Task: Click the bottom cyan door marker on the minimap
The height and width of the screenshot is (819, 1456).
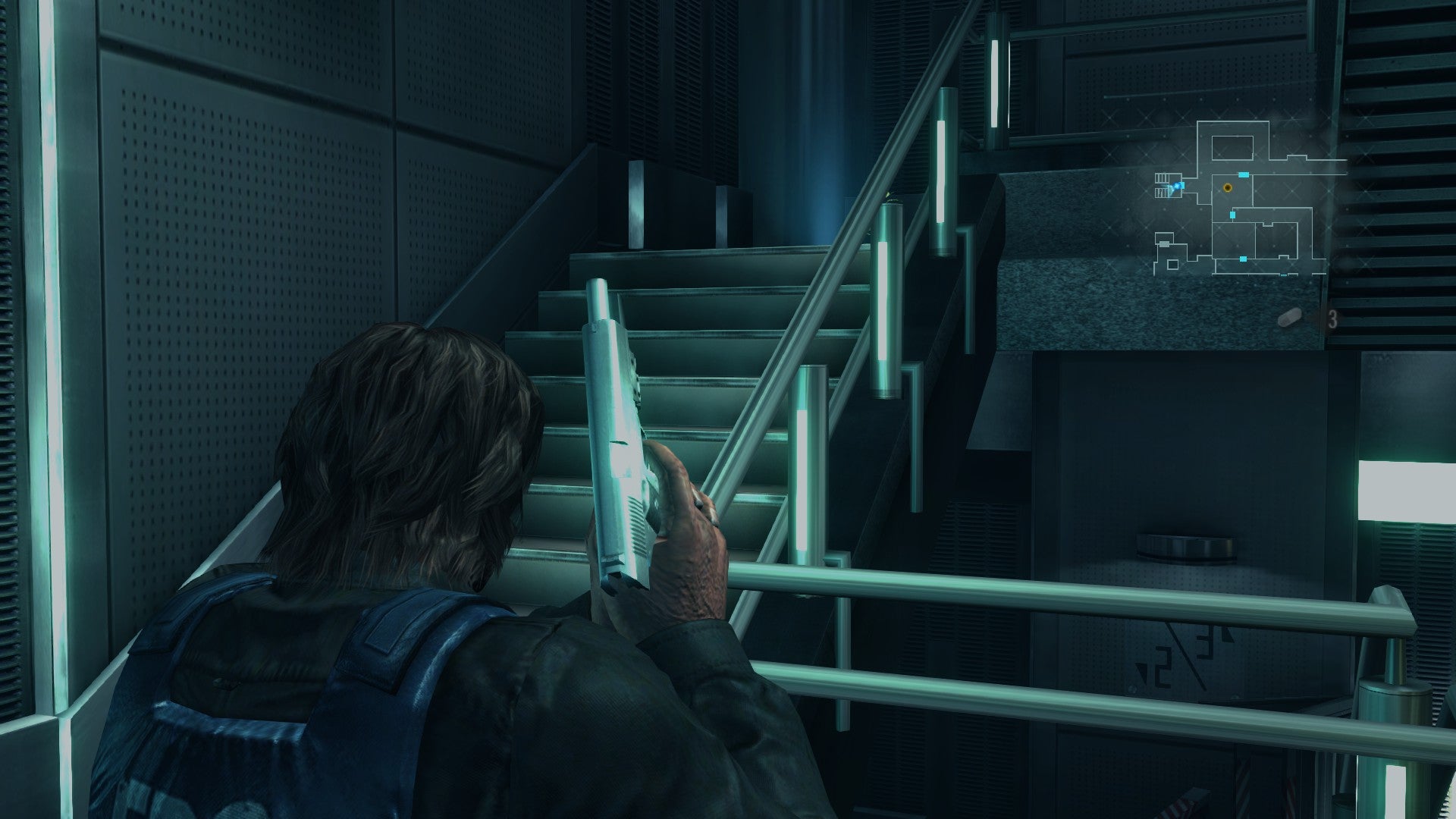Action: [x=1242, y=259]
